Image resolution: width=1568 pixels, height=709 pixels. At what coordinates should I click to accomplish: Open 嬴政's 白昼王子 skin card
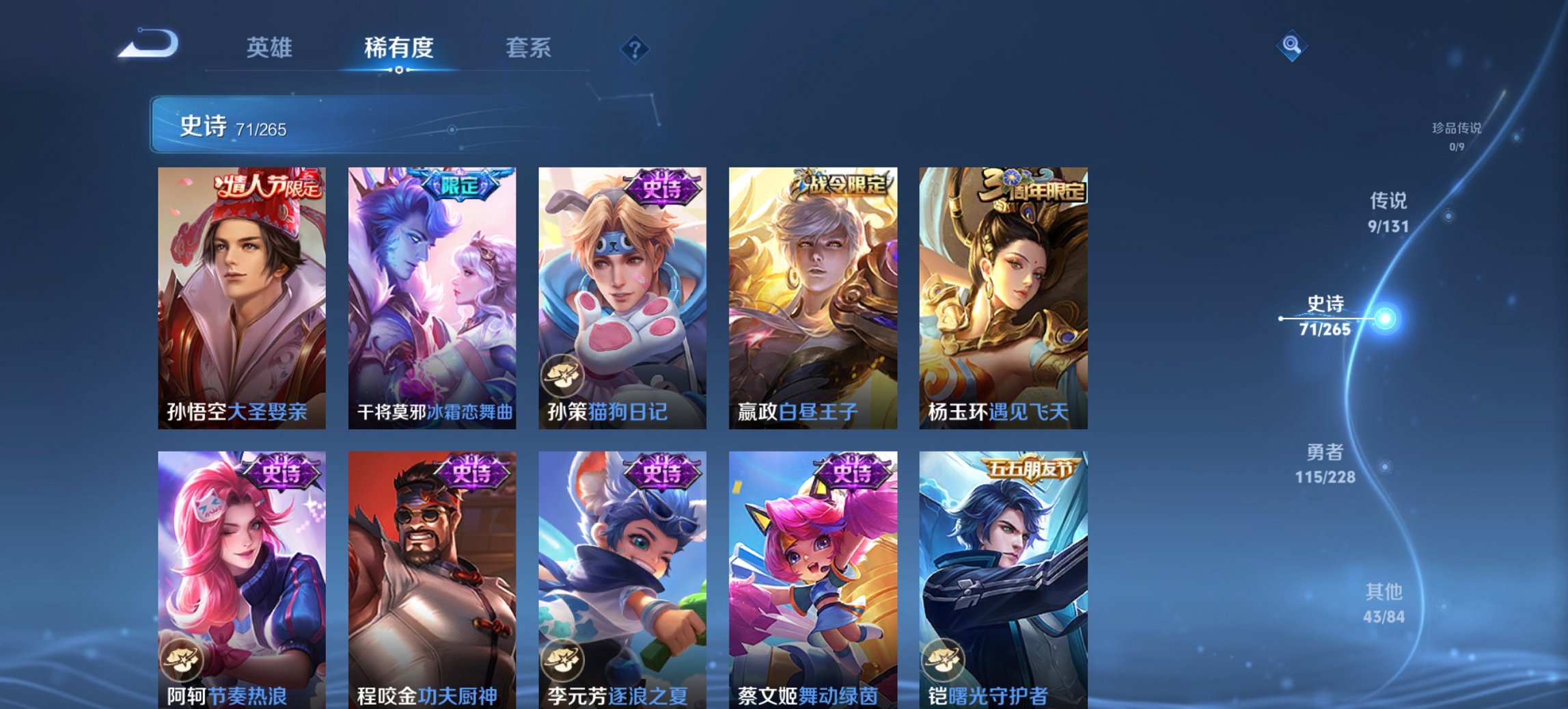(x=814, y=294)
